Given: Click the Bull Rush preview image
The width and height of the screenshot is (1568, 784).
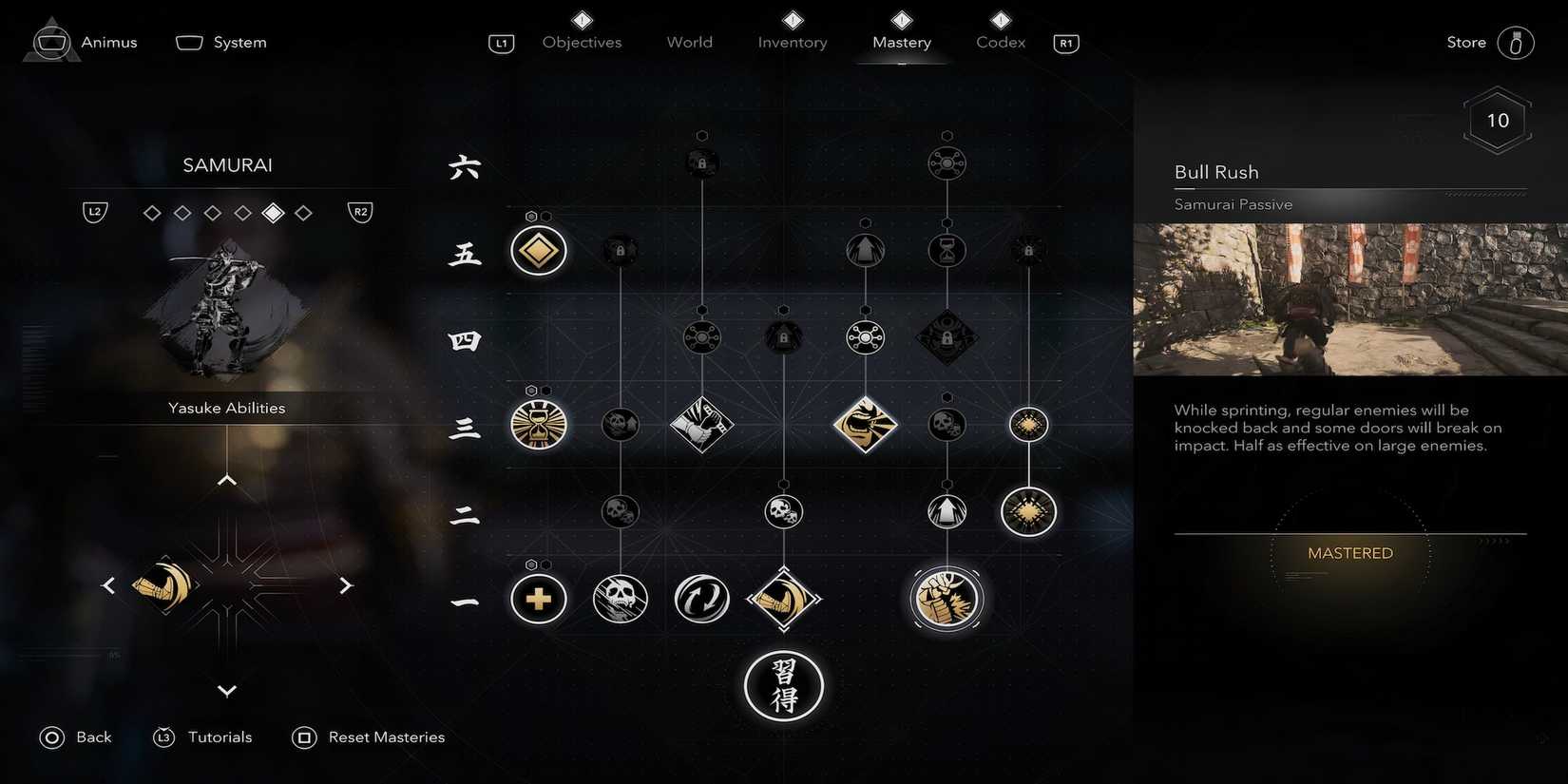Looking at the screenshot, I should click(x=1349, y=299).
